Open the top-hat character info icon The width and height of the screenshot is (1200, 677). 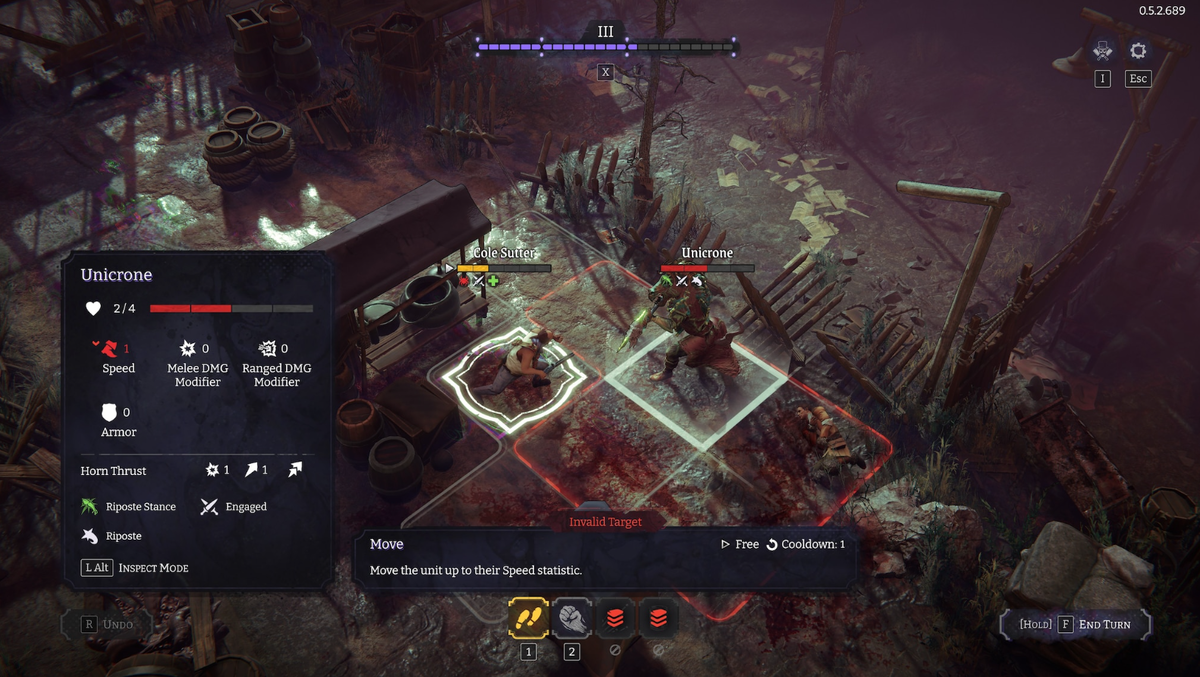coord(1102,51)
